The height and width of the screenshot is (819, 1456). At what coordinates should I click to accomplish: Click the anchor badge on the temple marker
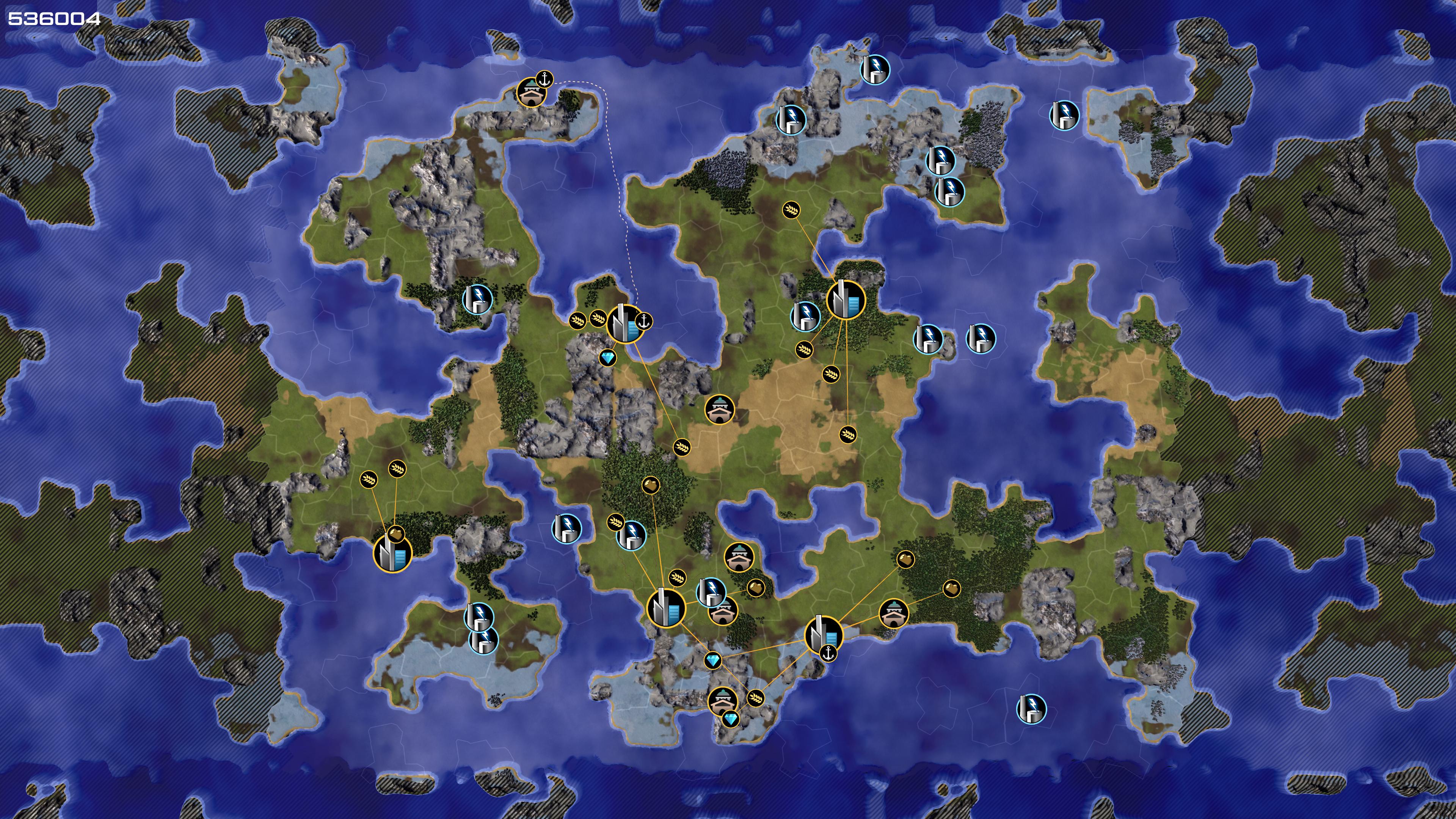click(544, 79)
